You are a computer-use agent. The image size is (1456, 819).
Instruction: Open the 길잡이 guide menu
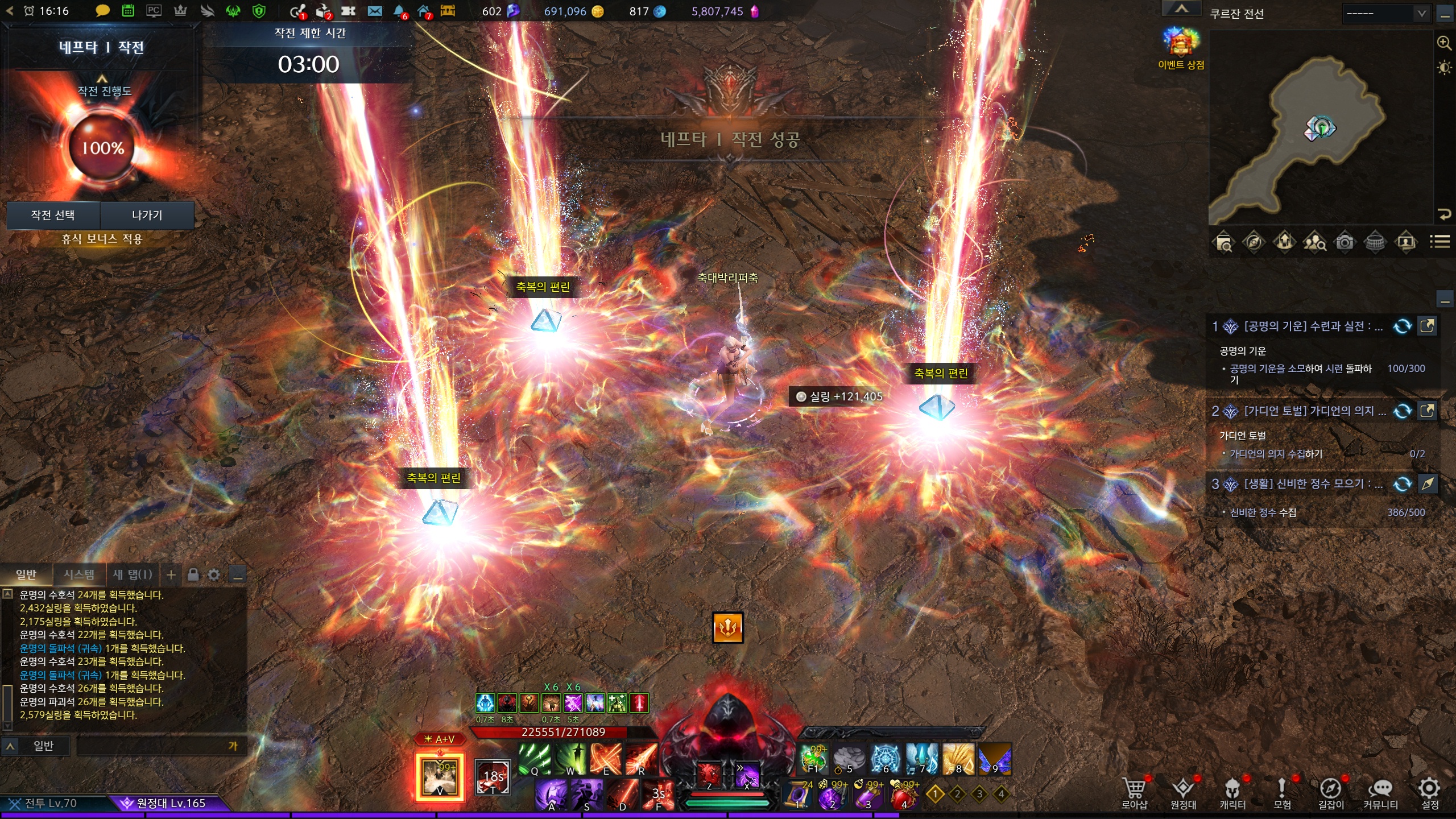pyautogui.click(x=1331, y=793)
